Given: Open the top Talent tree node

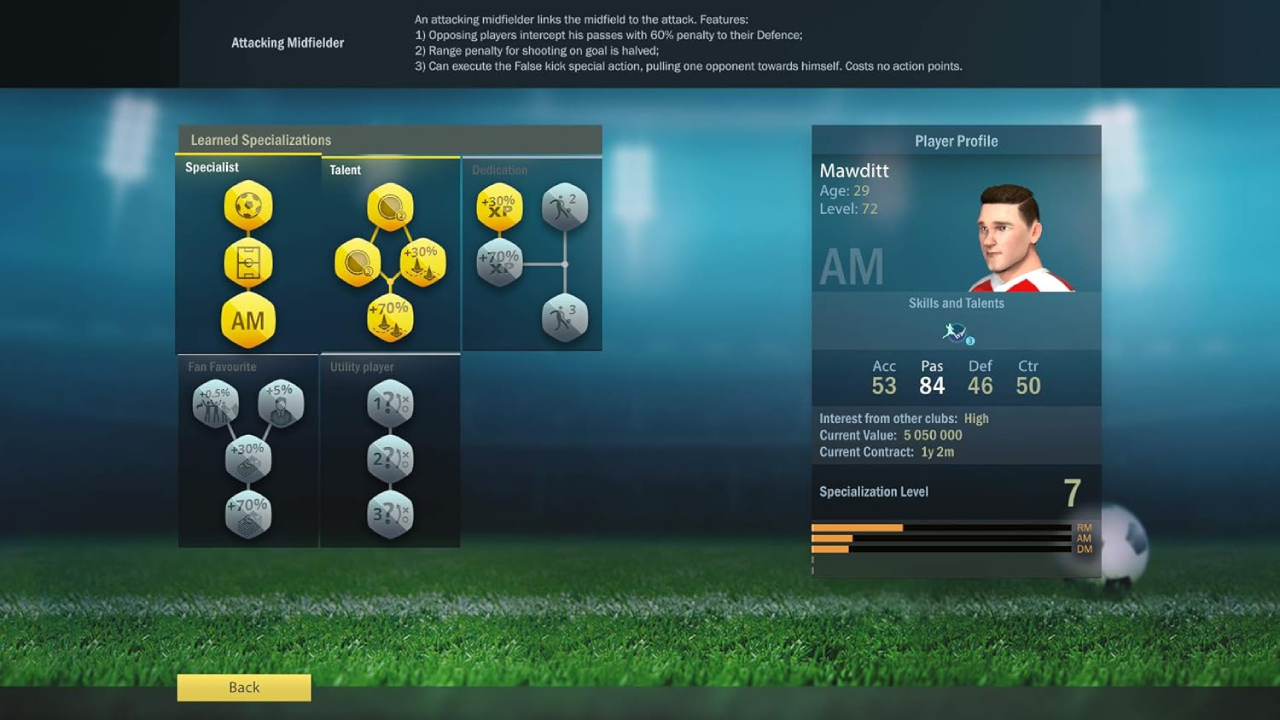Looking at the screenshot, I should (x=390, y=208).
